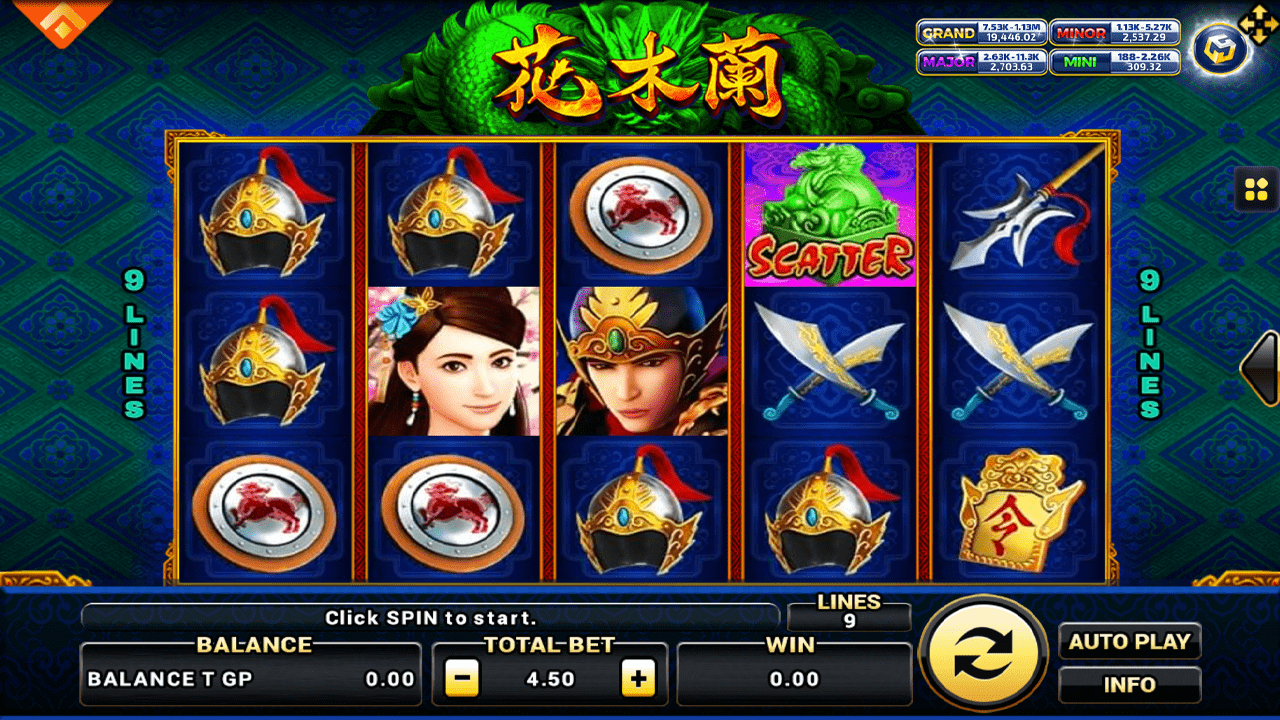The image size is (1280, 720).
Task: View the MAJOR jackpot panel
Action: [x=980, y=62]
